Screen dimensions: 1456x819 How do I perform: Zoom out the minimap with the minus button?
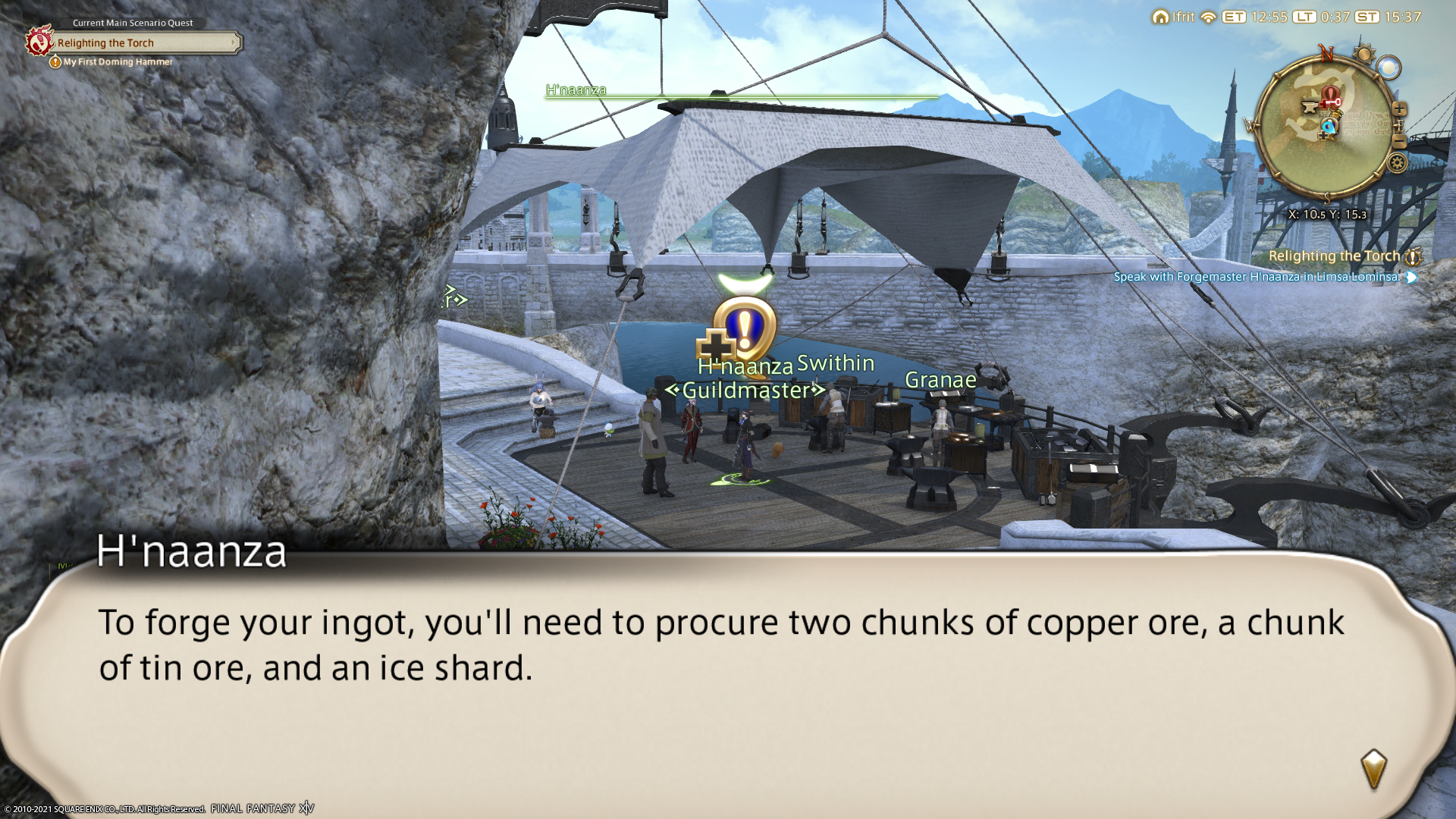point(1400,141)
